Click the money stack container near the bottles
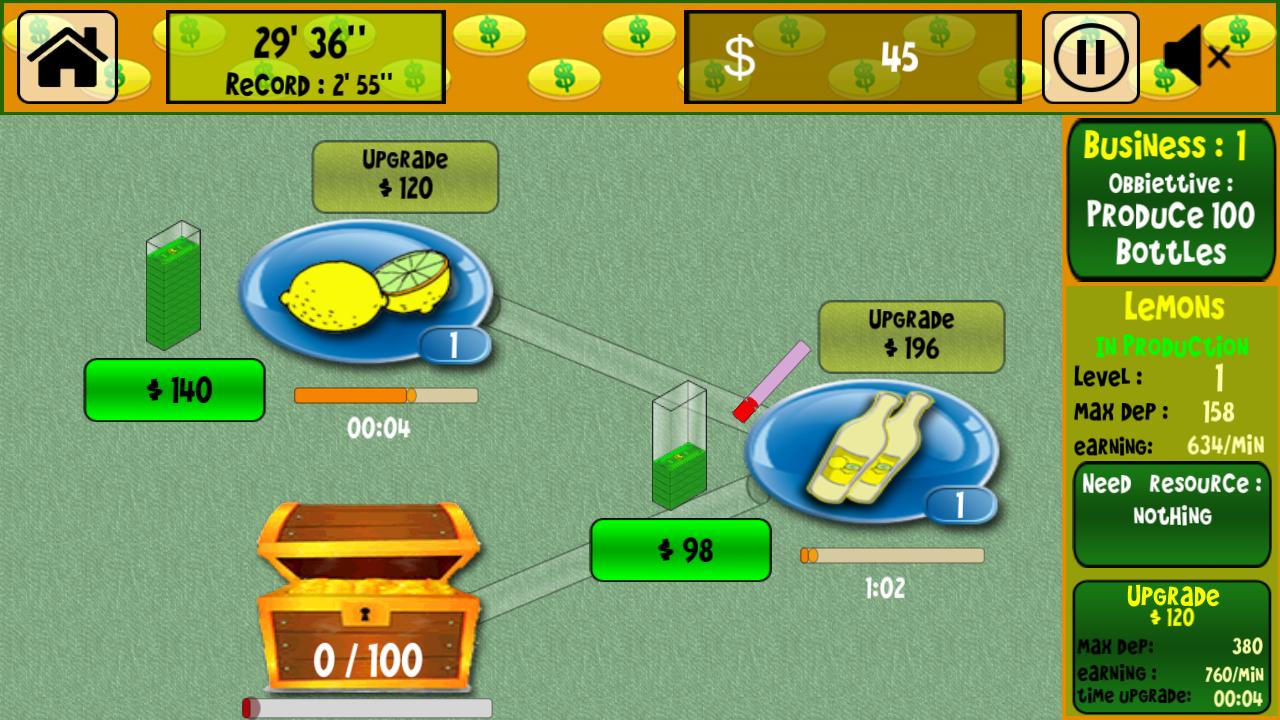 [x=680, y=450]
